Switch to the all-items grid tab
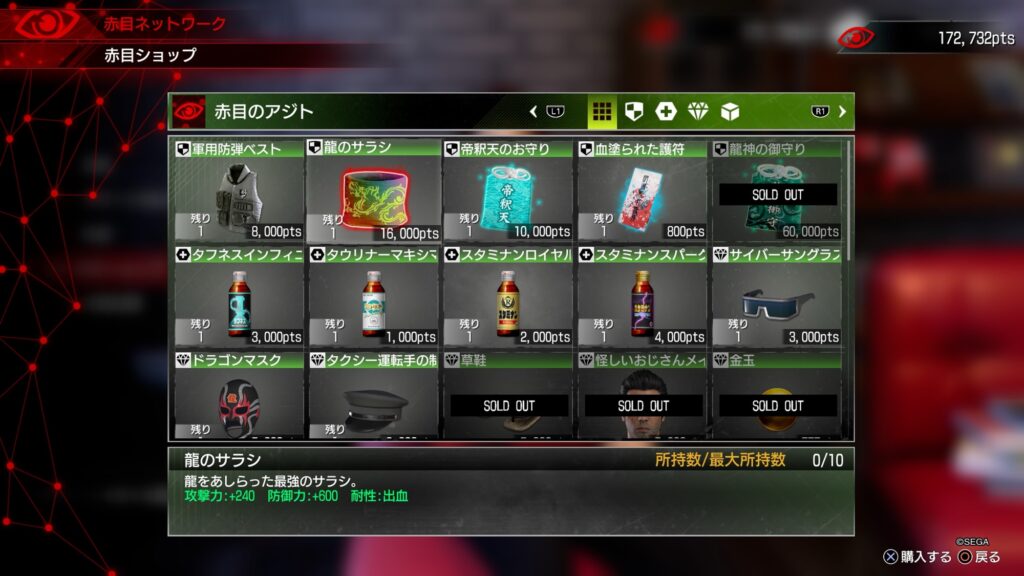The height and width of the screenshot is (576, 1024). (x=601, y=111)
